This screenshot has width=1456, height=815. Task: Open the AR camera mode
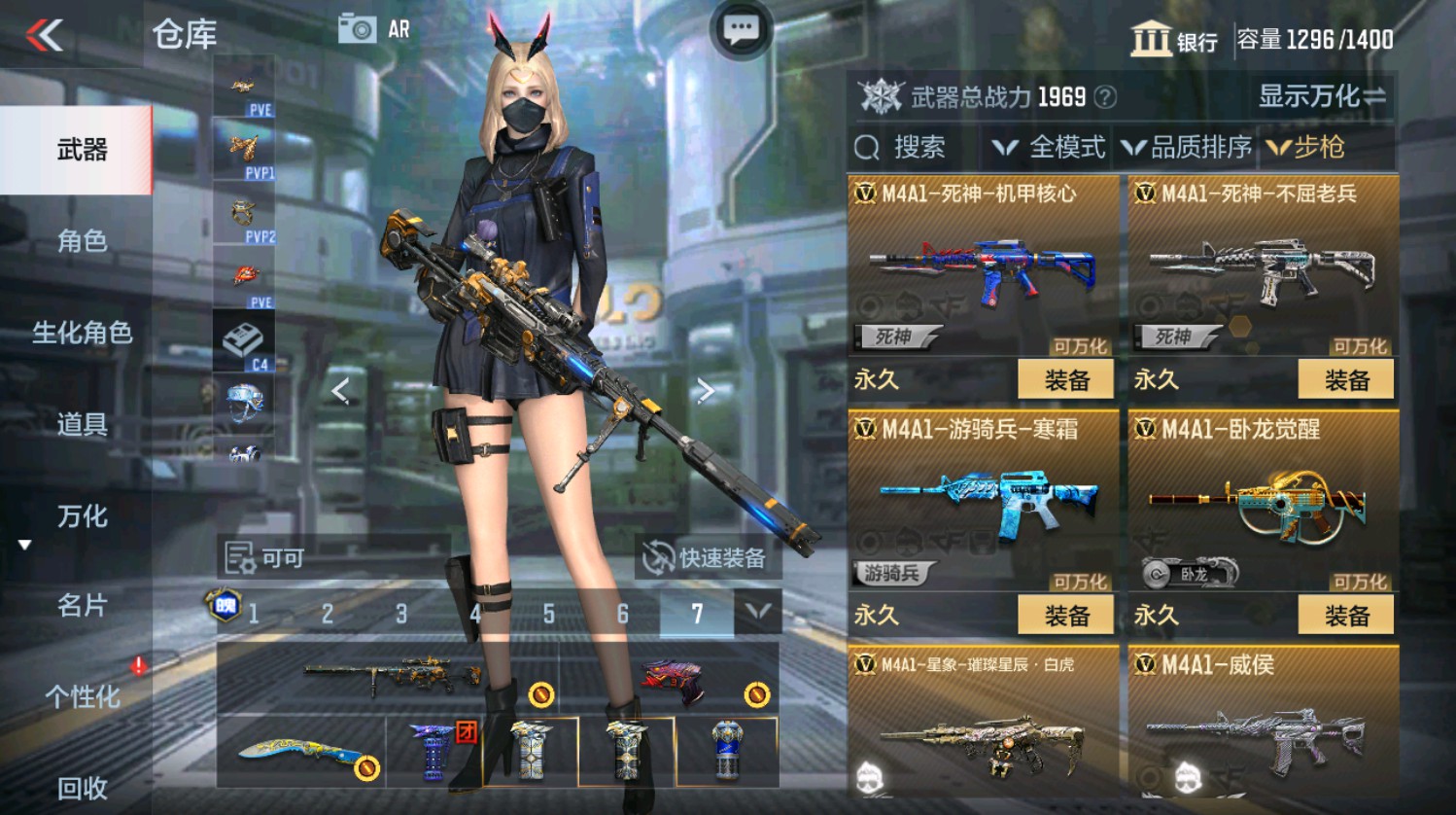(373, 29)
